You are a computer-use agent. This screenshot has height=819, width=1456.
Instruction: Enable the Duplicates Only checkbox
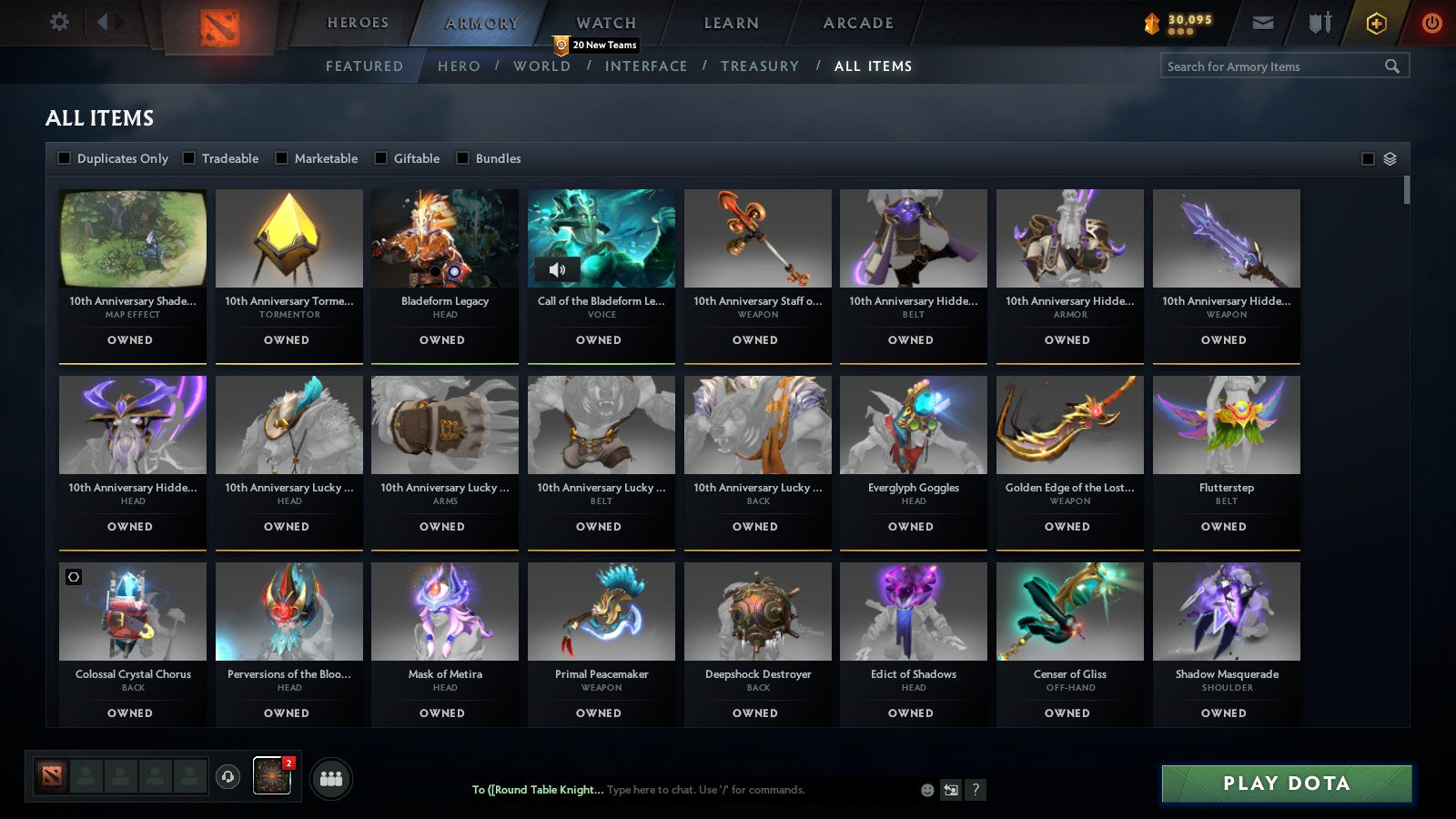tap(65, 157)
